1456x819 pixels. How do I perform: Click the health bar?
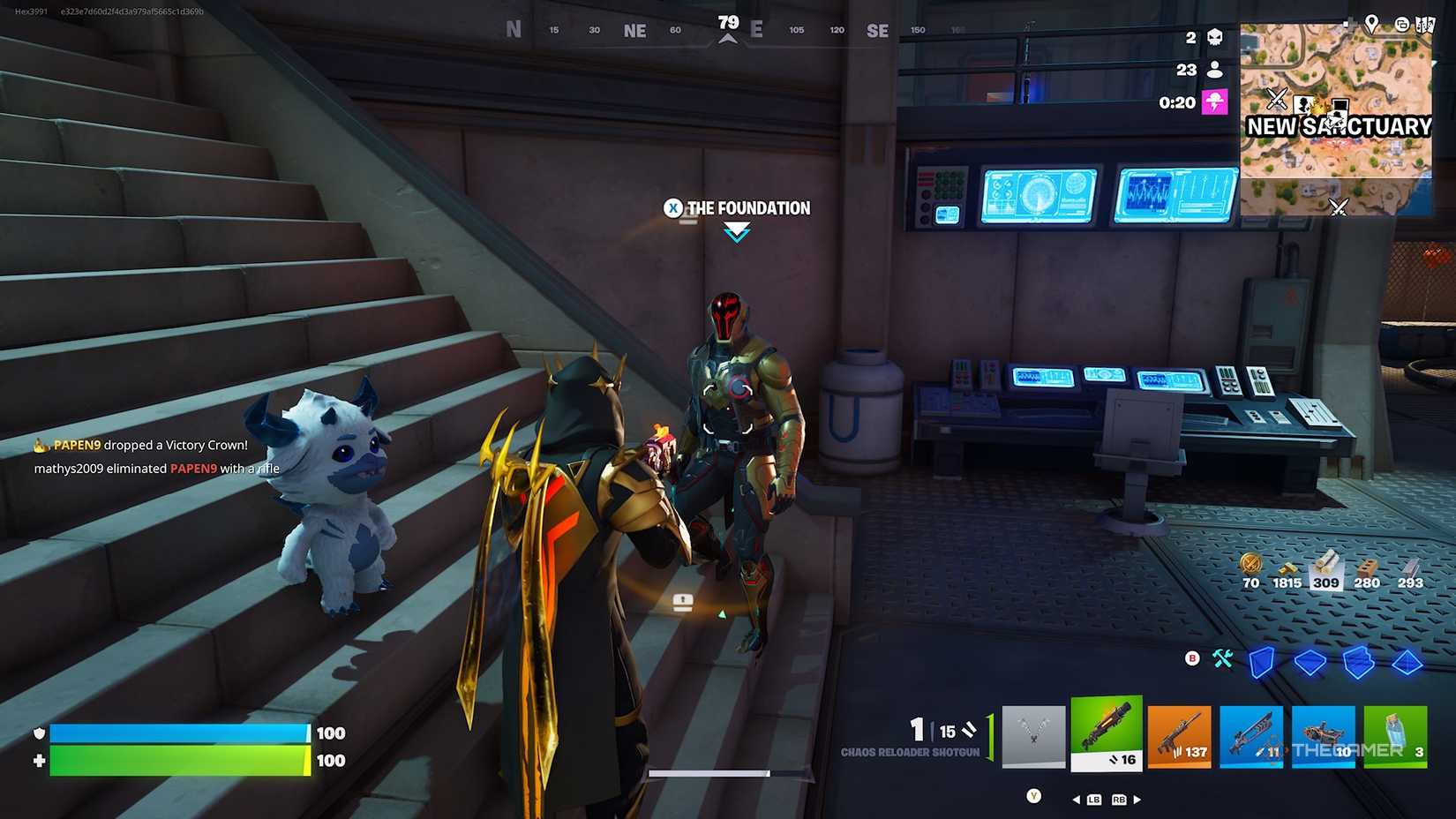click(176, 760)
